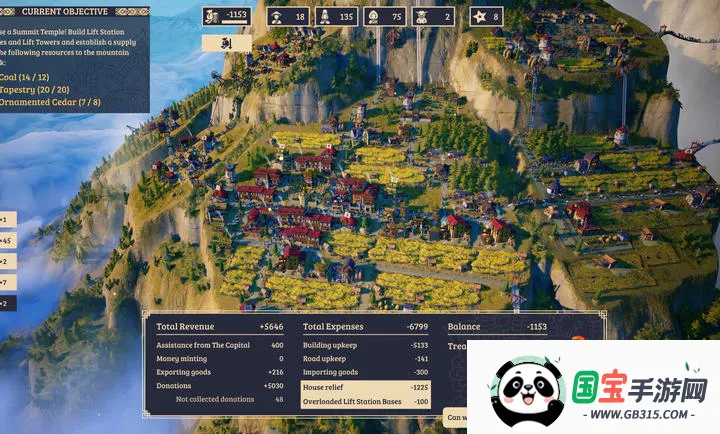This screenshot has width=720, height=434.
Task: Open the treasury balance counter showing -1153
Action: (226, 16)
